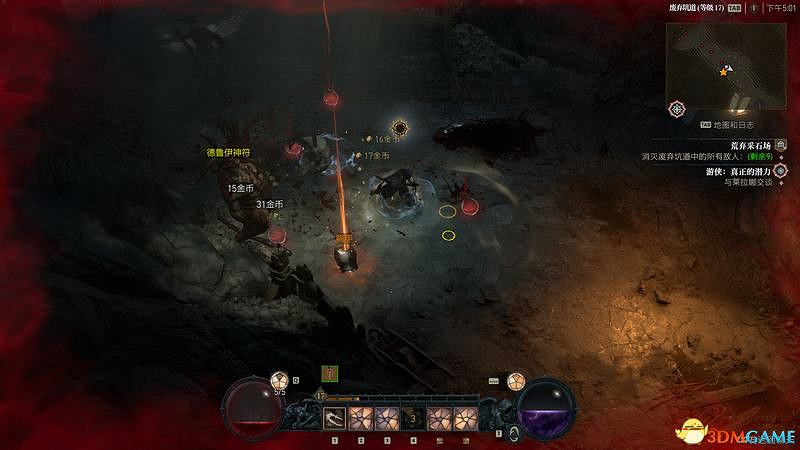Select the skill slot showing cooldown 3
This screenshot has width=800, height=450.
412,417
